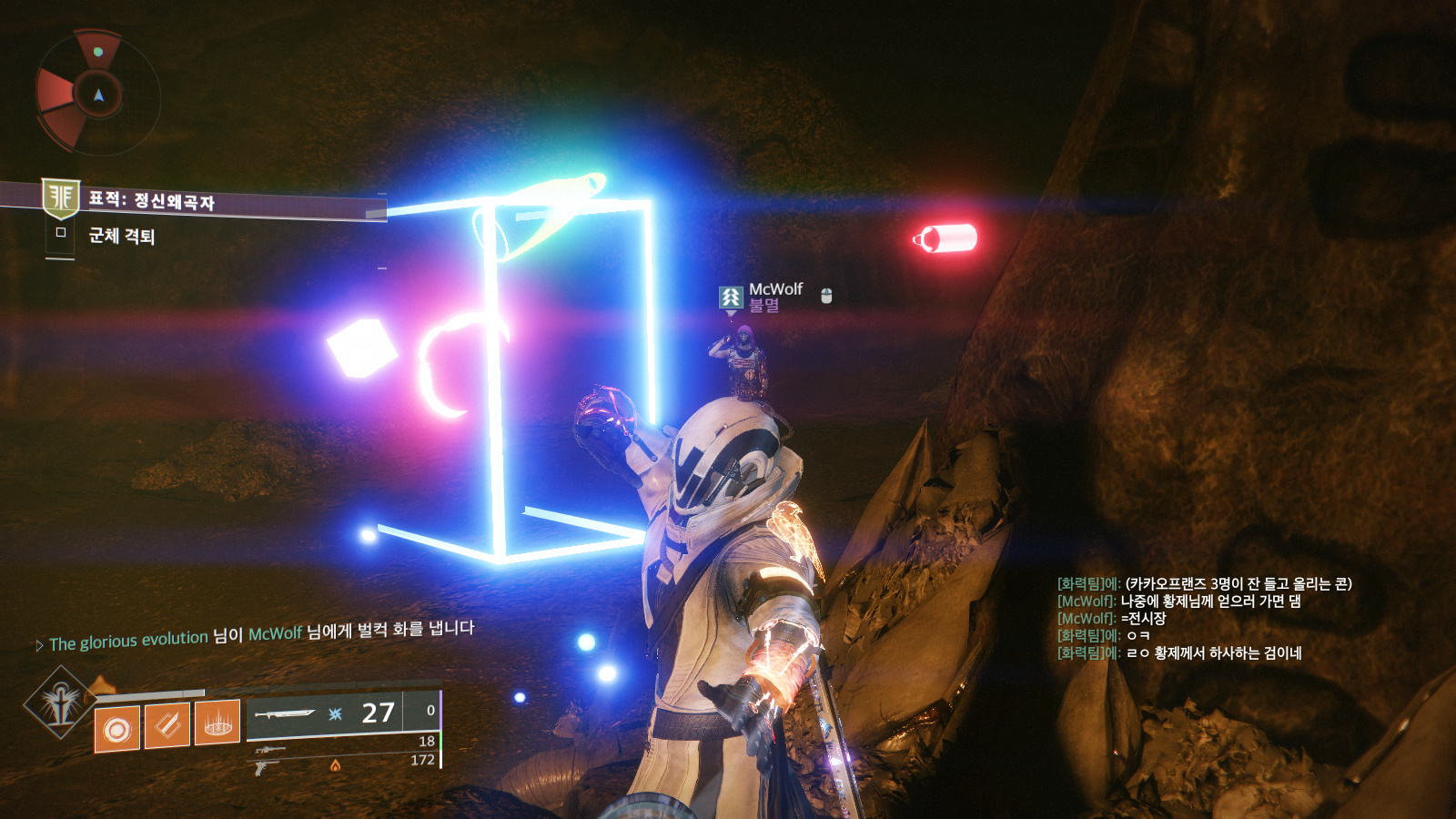Click the circular radar in the corner

[x=97, y=93]
